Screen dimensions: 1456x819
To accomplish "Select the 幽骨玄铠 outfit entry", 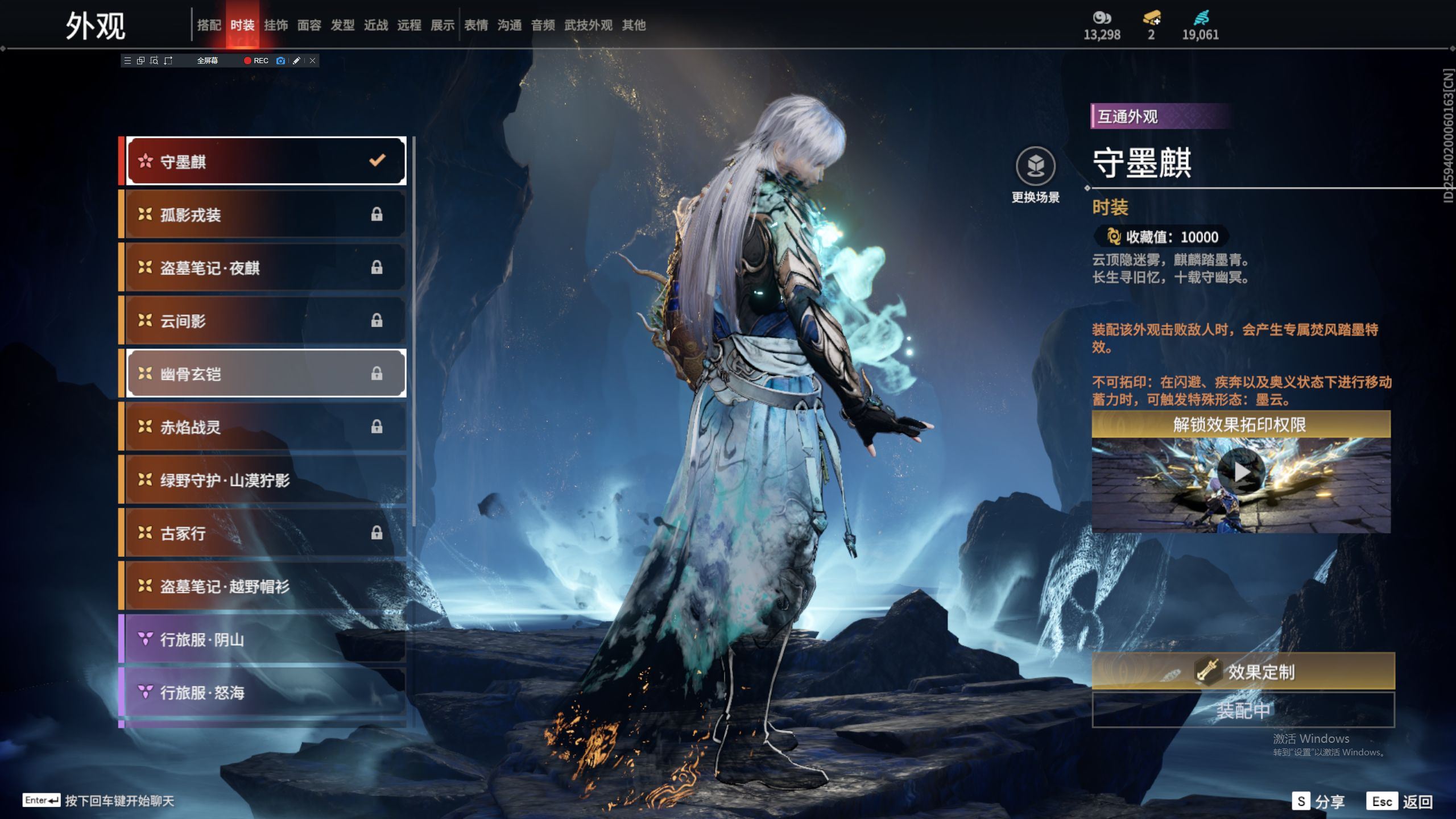I will pyautogui.click(x=265, y=374).
